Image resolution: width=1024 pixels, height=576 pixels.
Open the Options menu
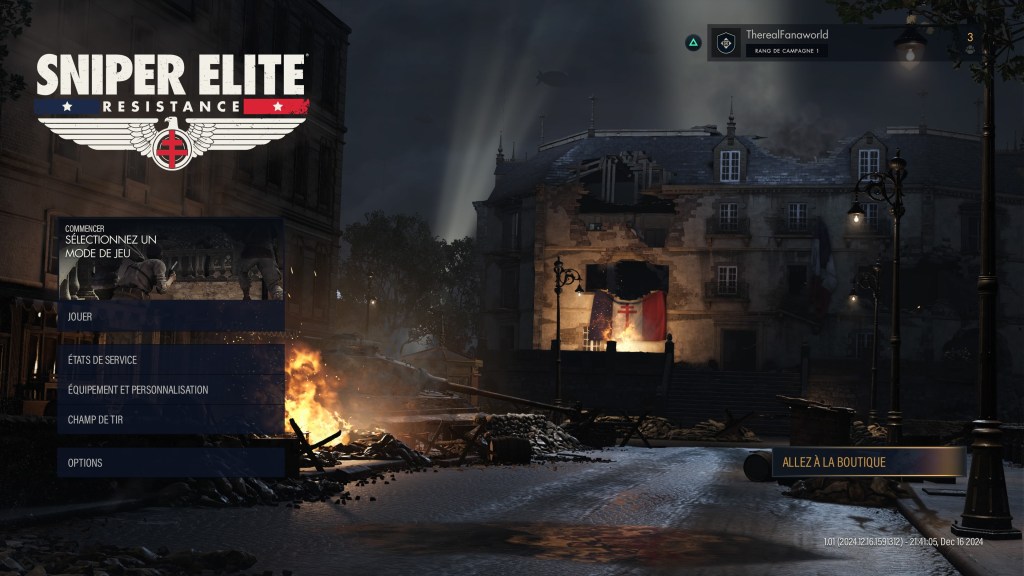pos(170,463)
